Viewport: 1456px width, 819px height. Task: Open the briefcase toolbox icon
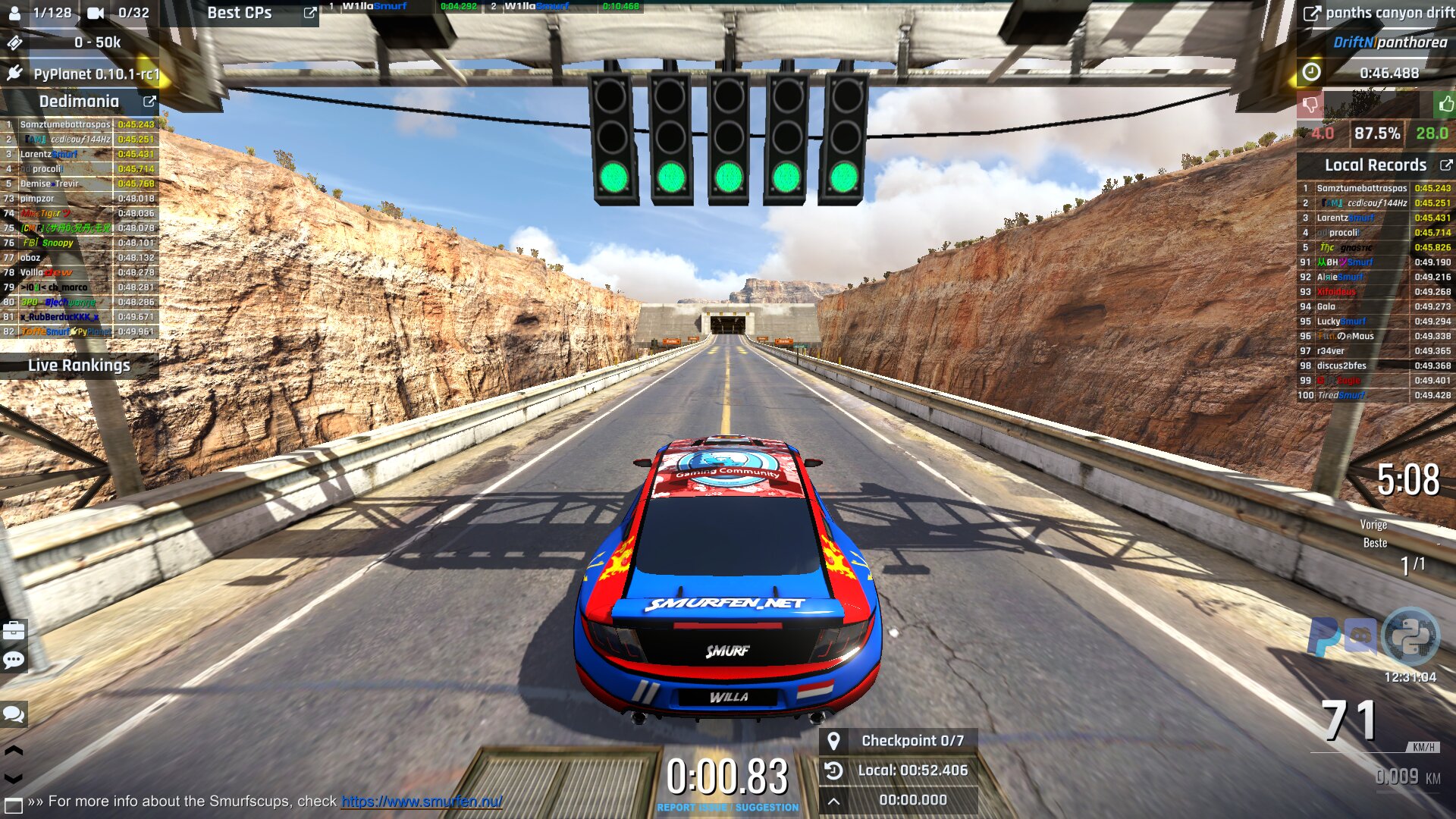point(14,631)
